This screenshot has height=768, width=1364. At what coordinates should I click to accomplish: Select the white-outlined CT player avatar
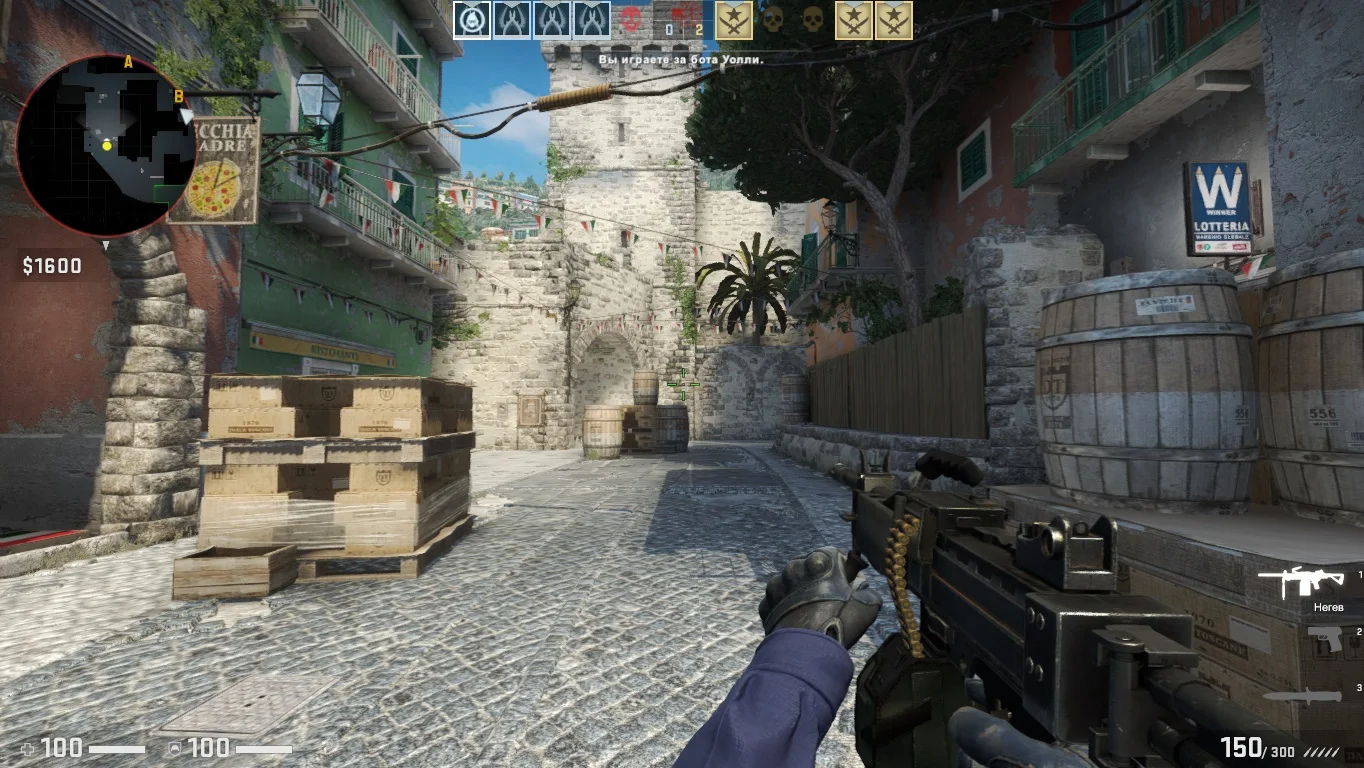click(x=472, y=20)
